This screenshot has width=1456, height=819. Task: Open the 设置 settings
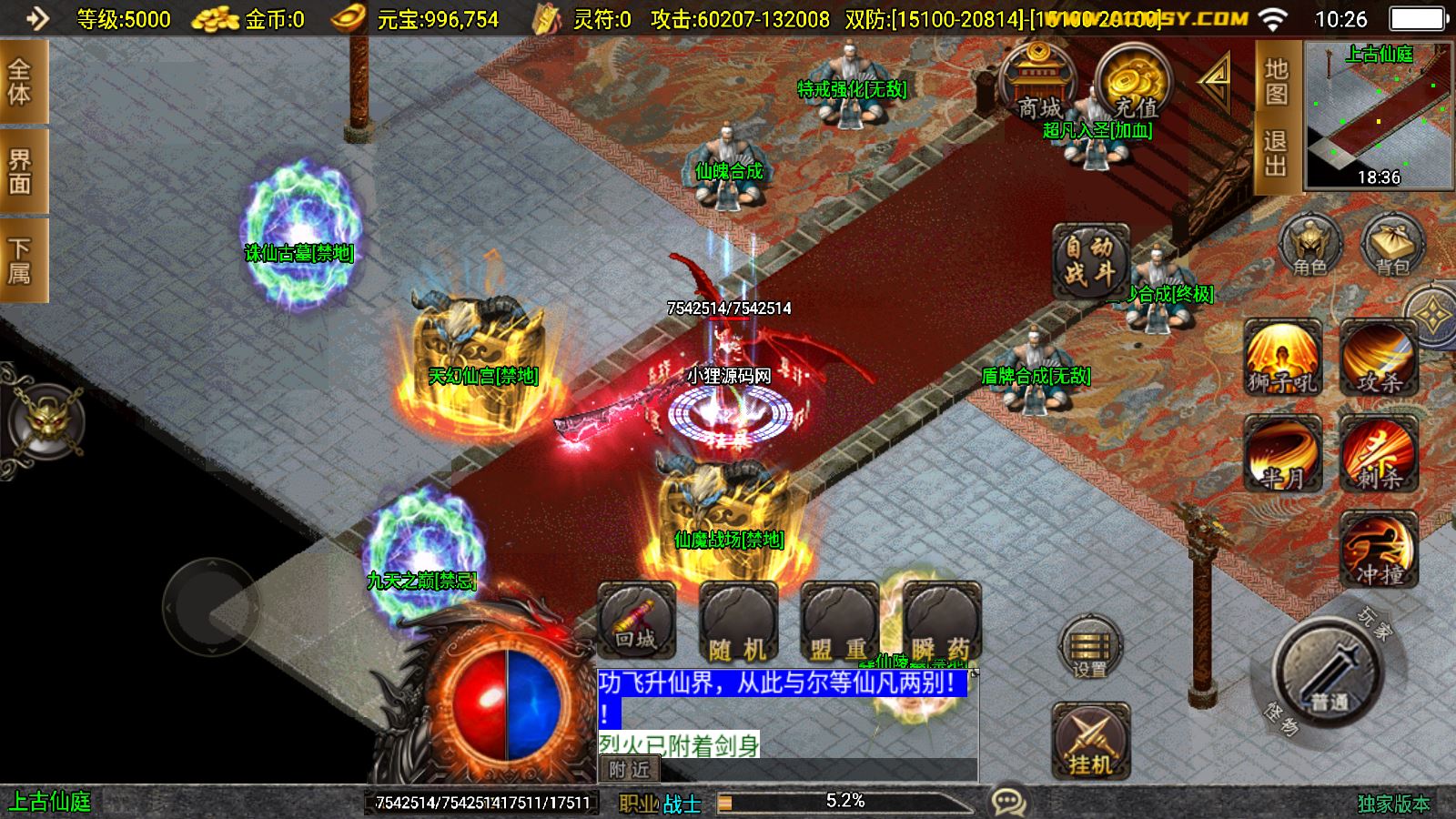1090,649
